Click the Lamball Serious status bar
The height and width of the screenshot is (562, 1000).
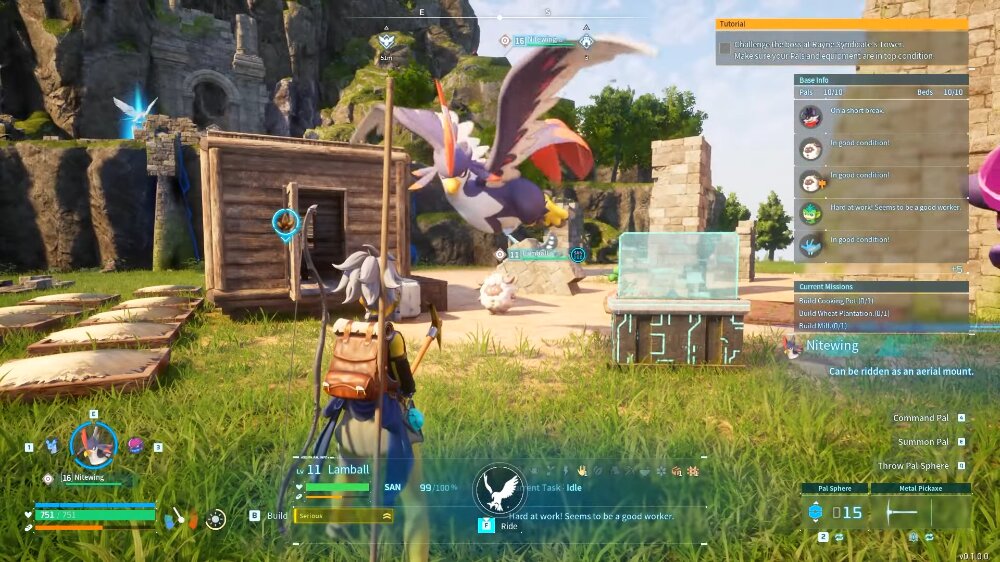tap(343, 515)
